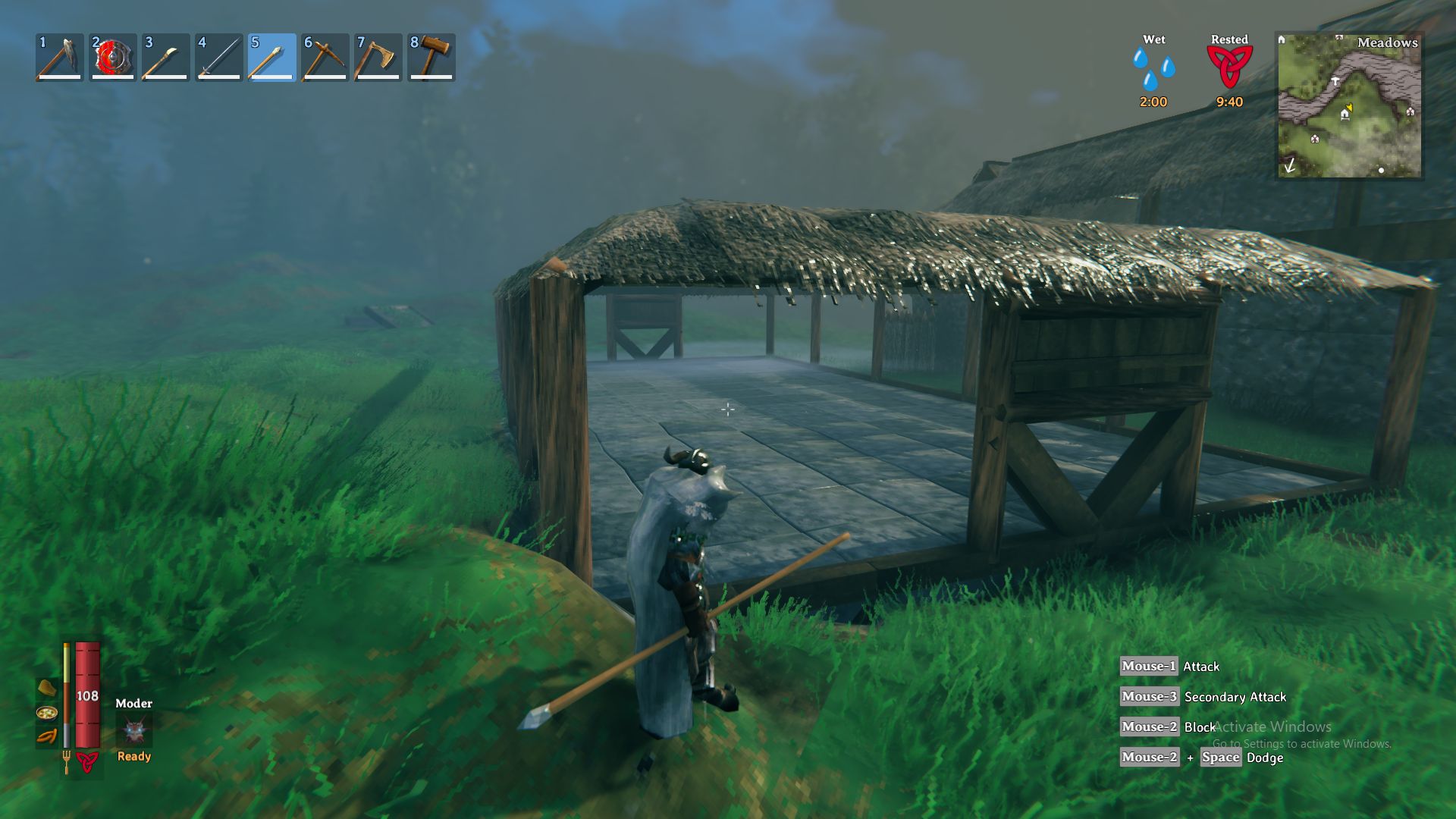The image size is (1456, 819).
Task: Click the sausages food icon
Action: [47, 737]
